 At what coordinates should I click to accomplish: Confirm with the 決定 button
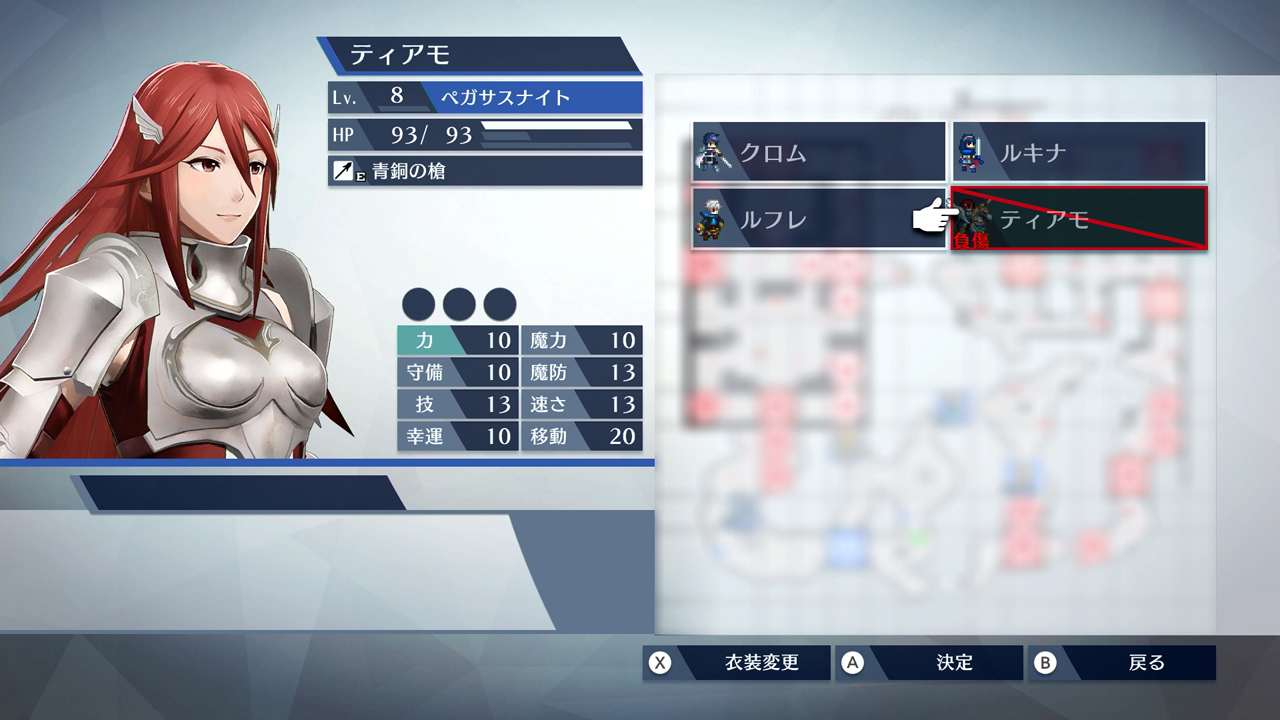(x=930, y=663)
